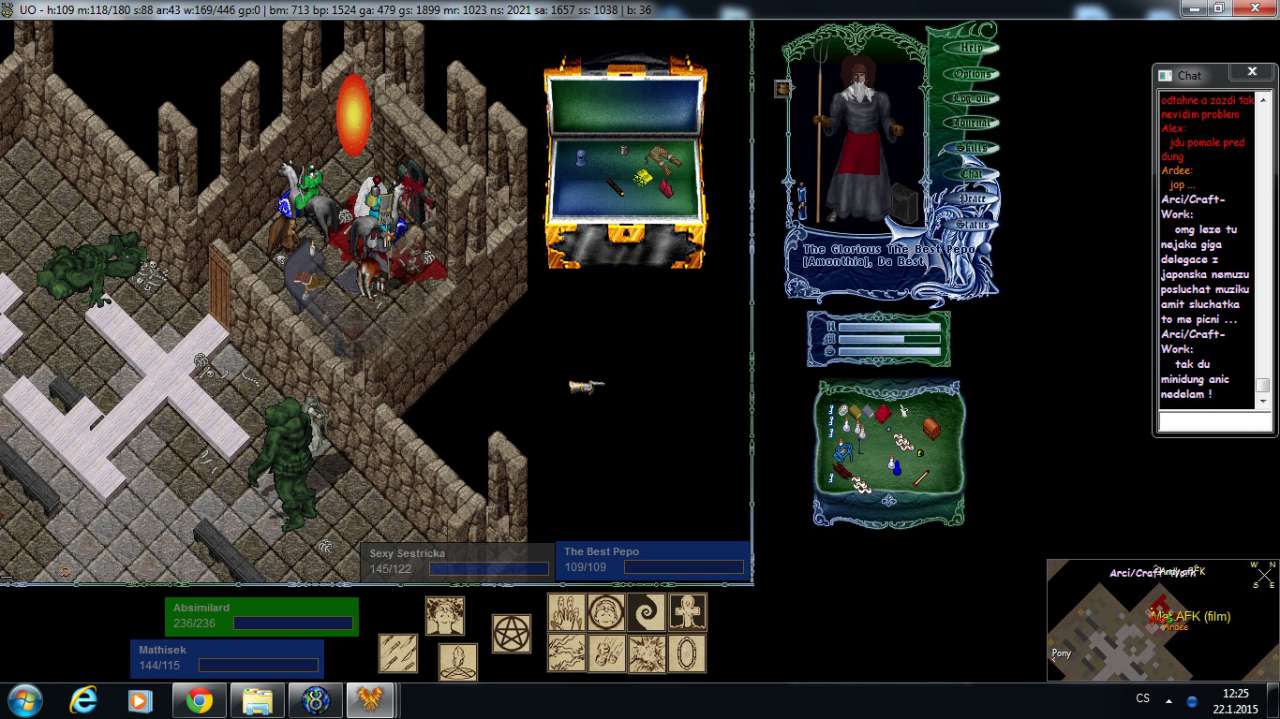Click the Log out button
This screenshot has width=1280, height=719.
971,98
